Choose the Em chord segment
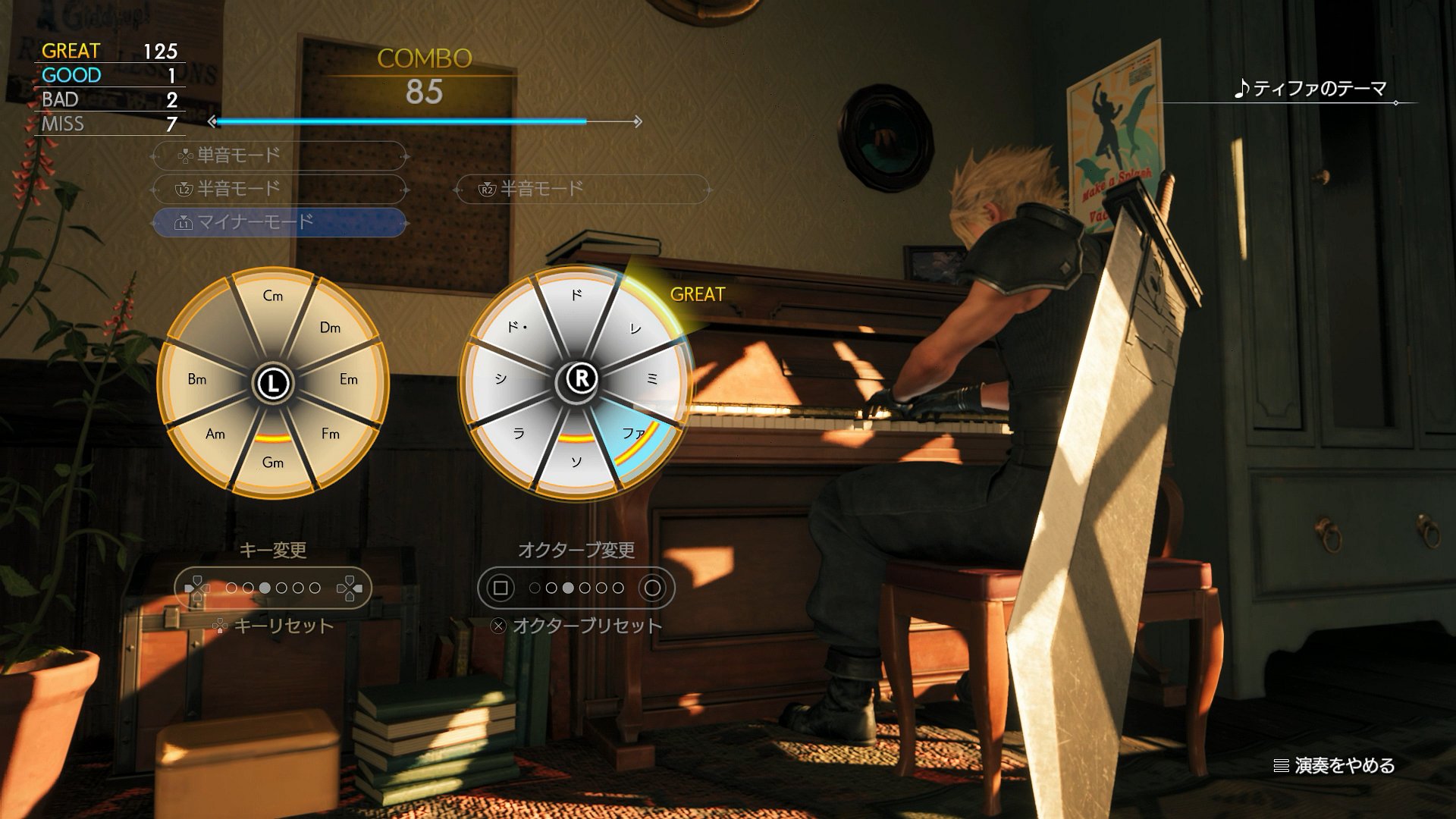 [348, 379]
